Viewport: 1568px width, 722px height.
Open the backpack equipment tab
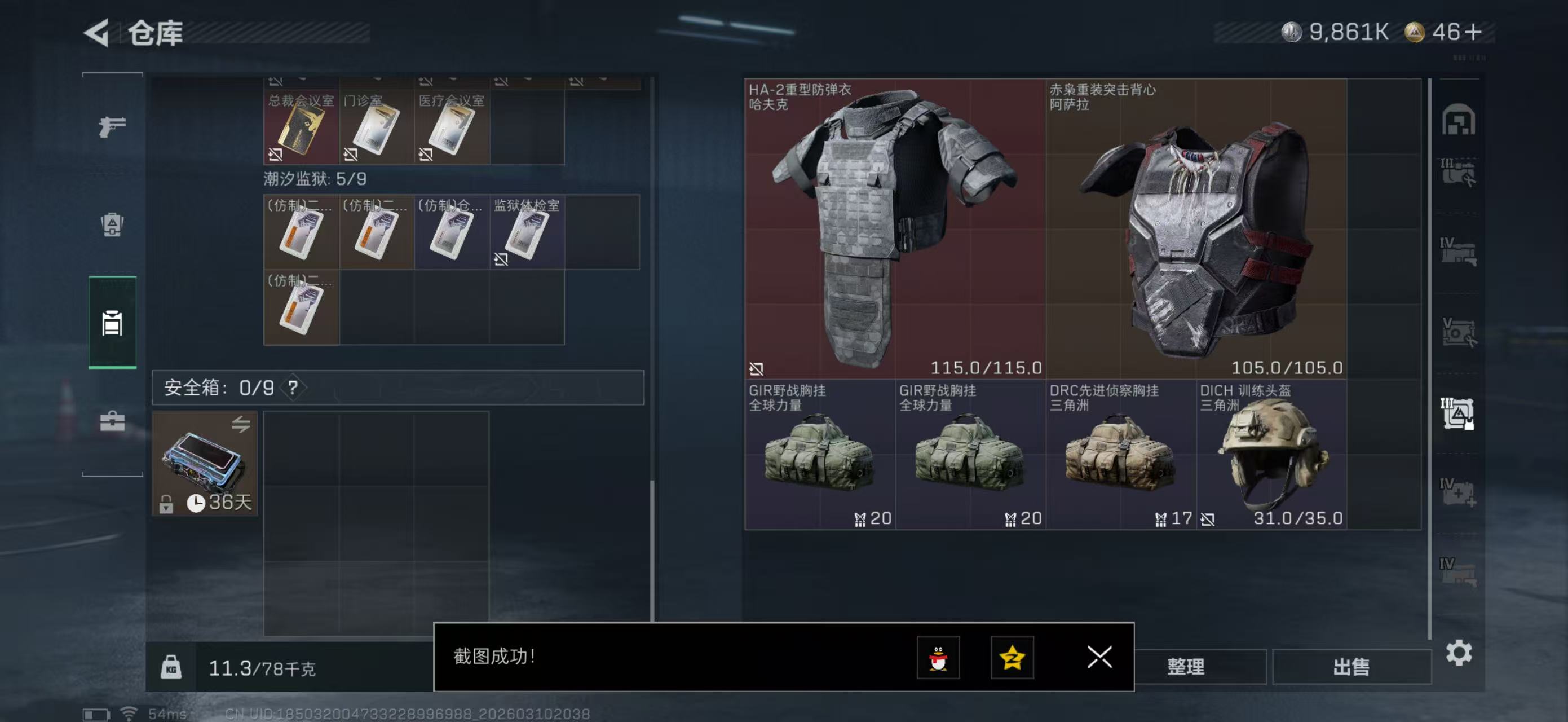click(x=113, y=224)
